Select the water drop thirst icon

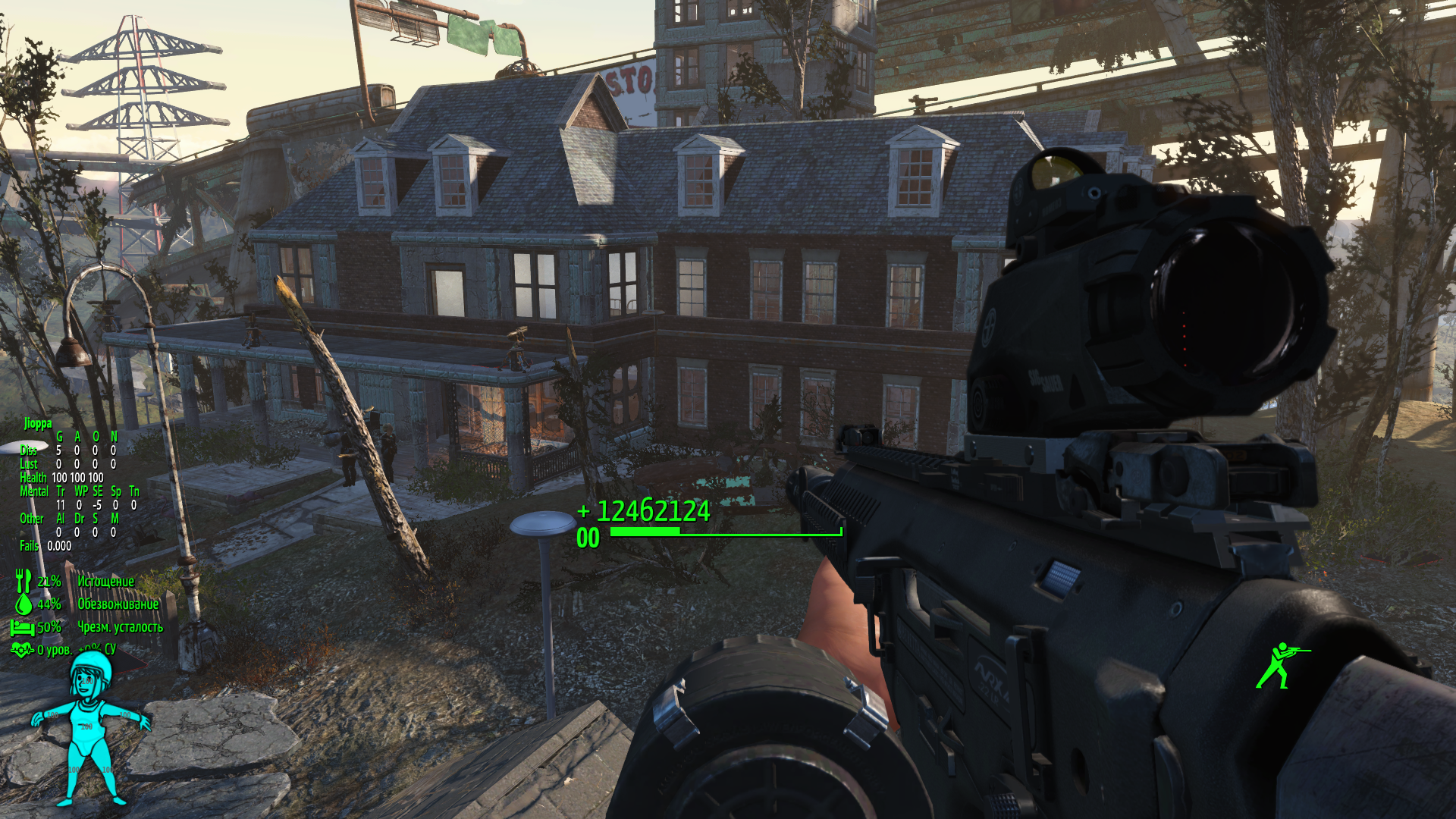pyautogui.click(x=24, y=604)
